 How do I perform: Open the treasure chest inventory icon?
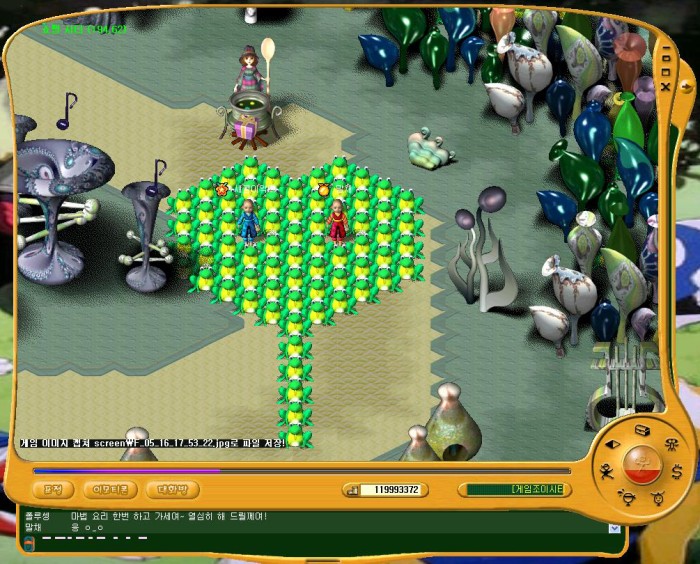641,430
